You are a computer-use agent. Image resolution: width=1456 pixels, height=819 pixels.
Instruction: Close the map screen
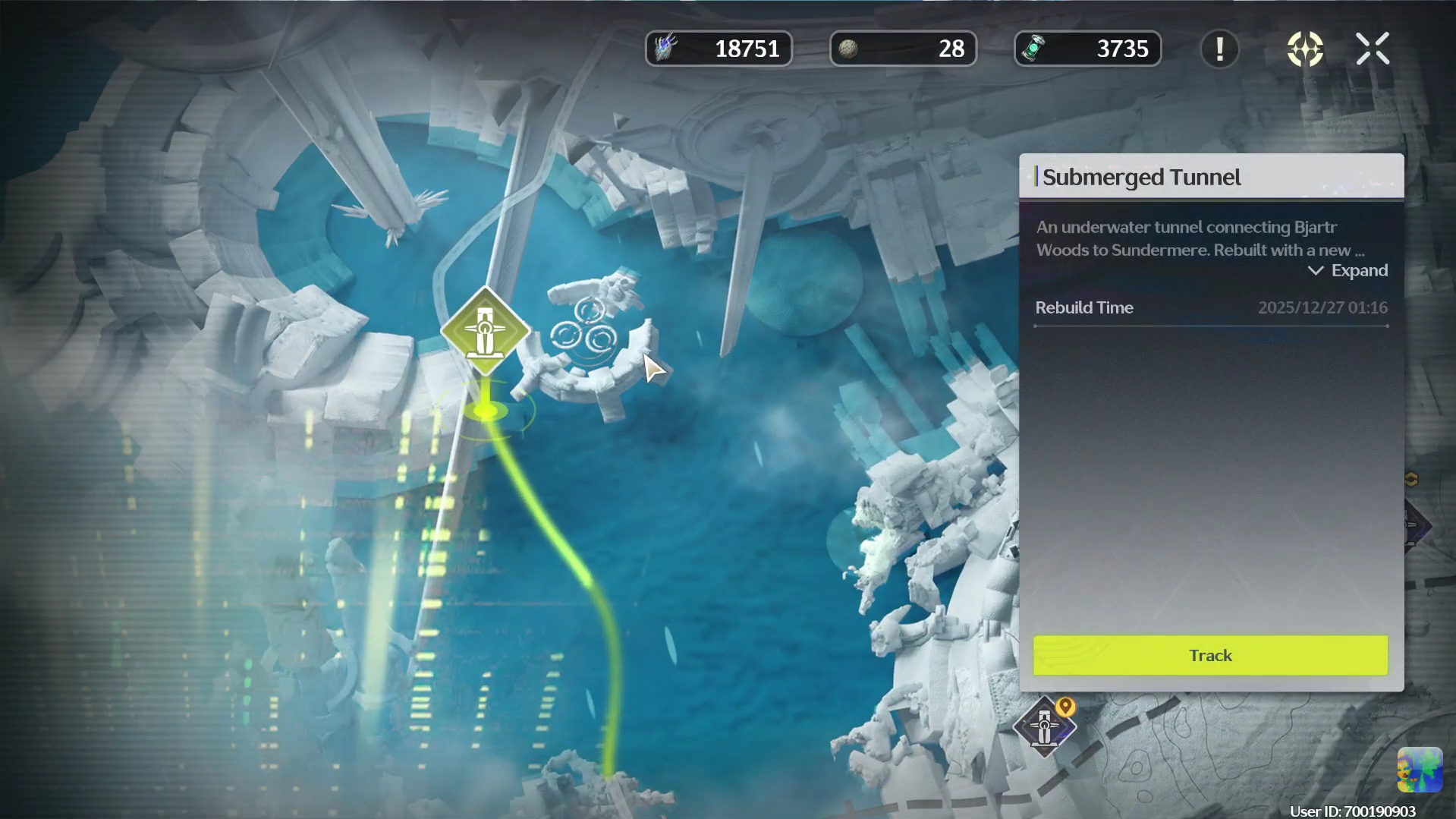click(1372, 49)
